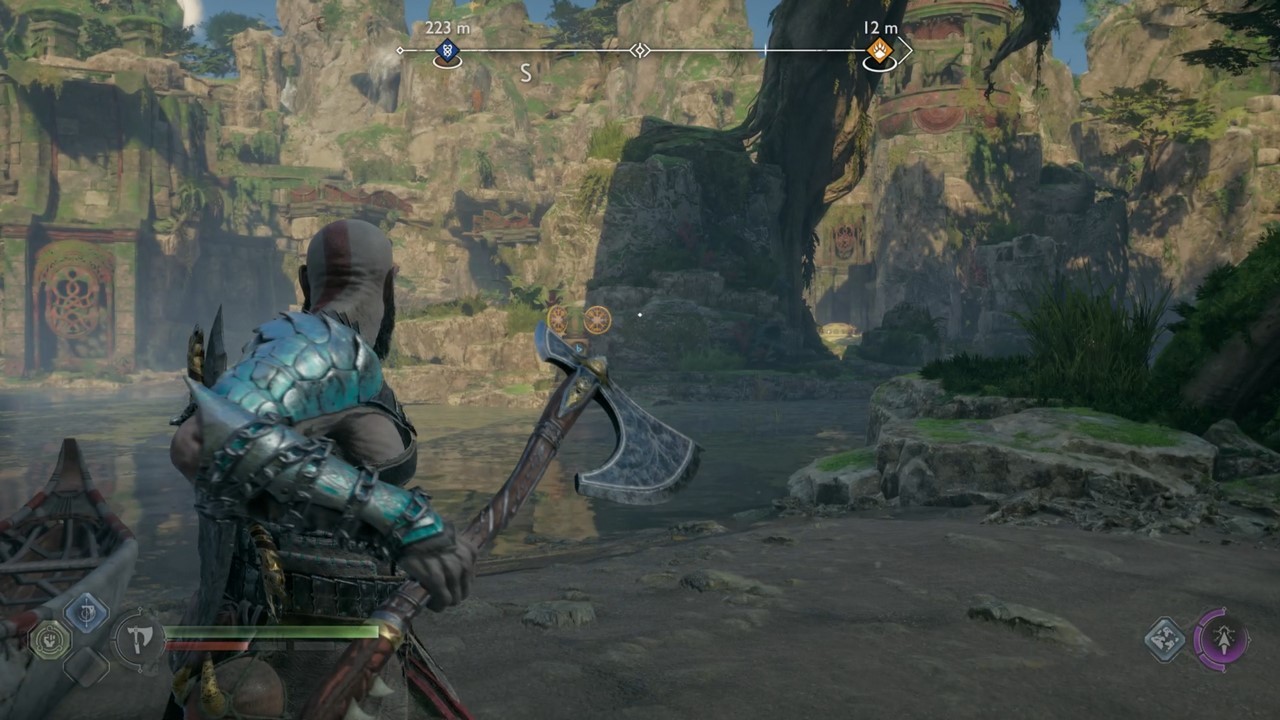Select the S direction label on the compass
Screen dimensions: 1280x720
pyautogui.click(x=524, y=73)
